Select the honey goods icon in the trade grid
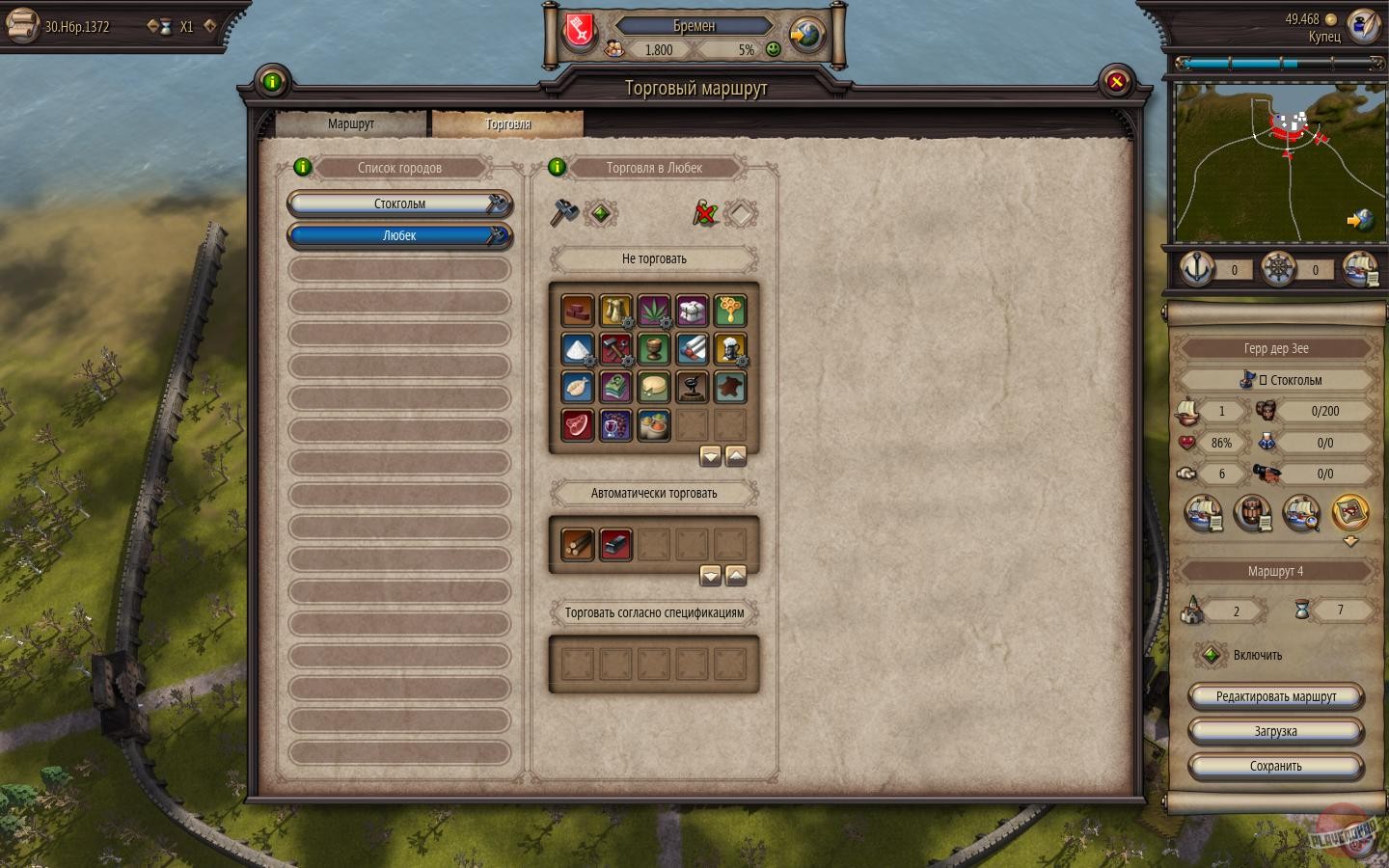This screenshot has height=868, width=1389. point(730,310)
